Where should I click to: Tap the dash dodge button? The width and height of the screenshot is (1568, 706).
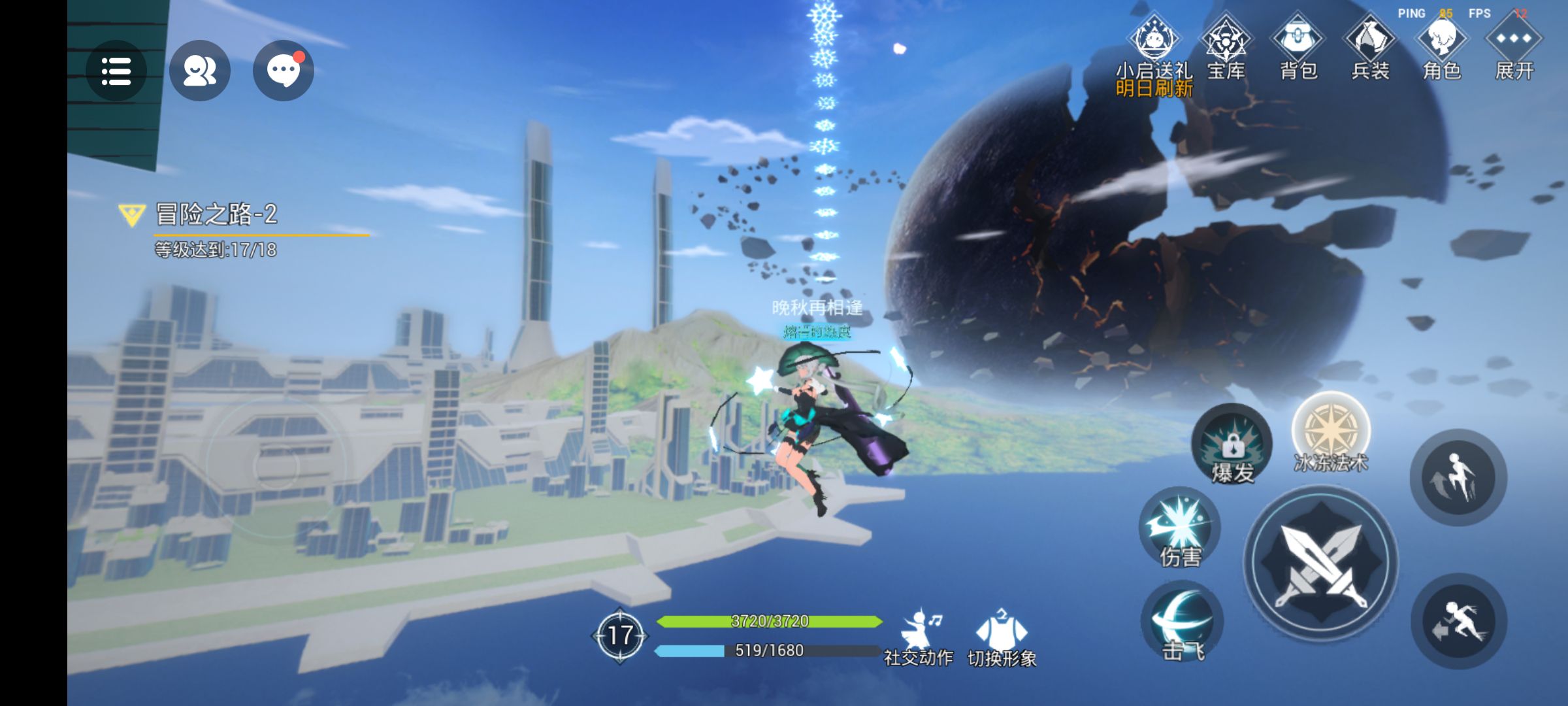[1458, 621]
